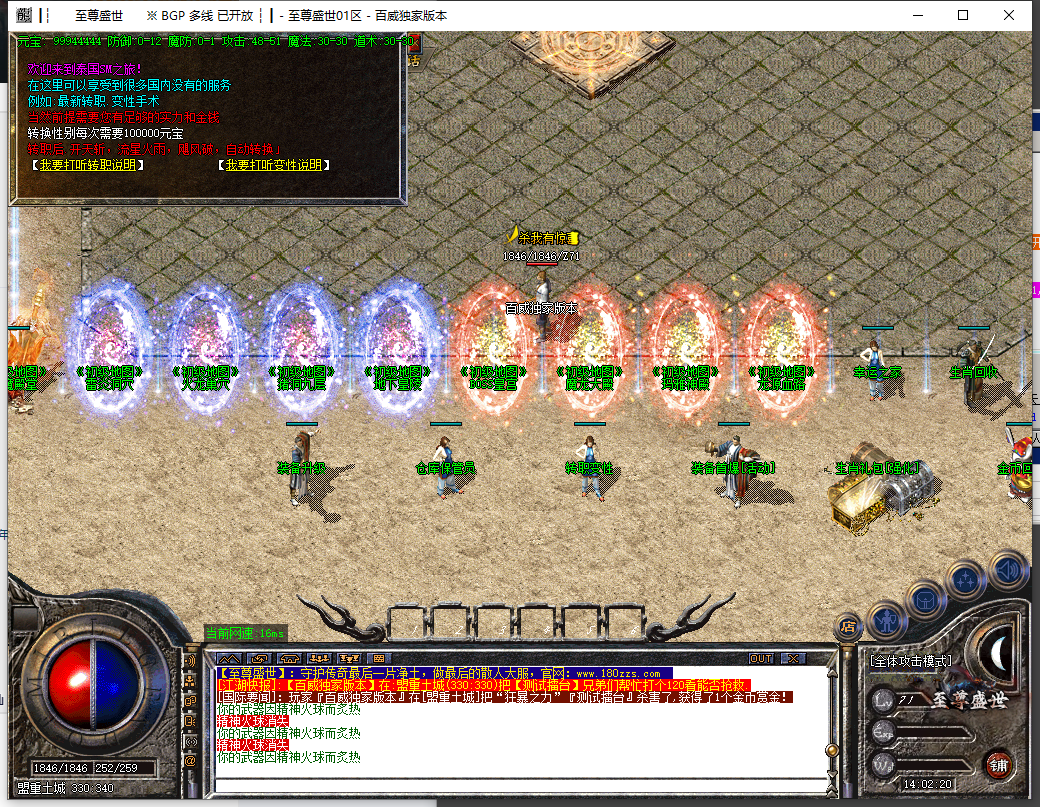Close the chat panel with X button
1040x807 pixels.
[x=793, y=659]
